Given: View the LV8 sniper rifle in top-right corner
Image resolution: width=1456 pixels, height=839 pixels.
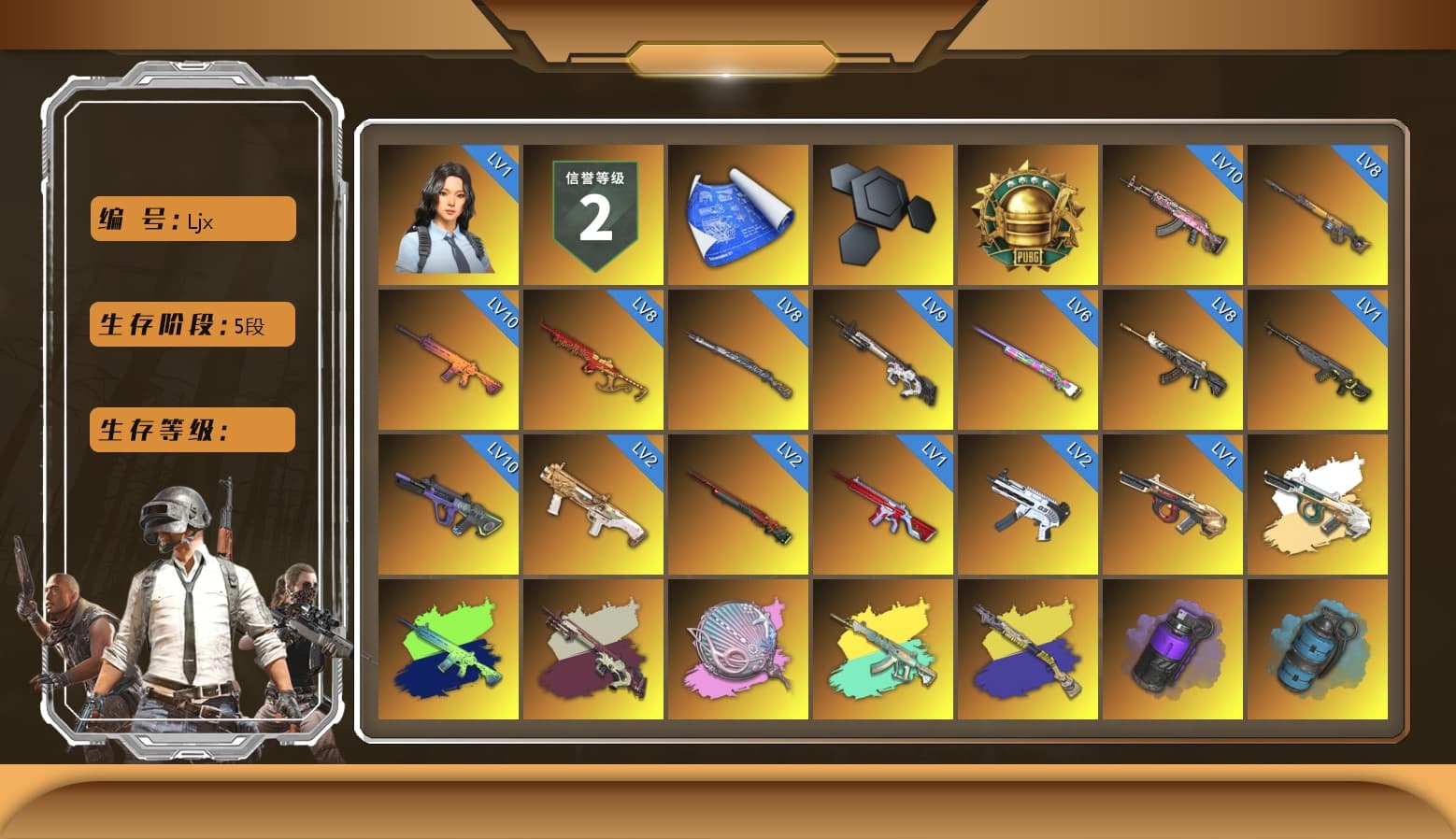Looking at the screenshot, I should point(1318,213).
